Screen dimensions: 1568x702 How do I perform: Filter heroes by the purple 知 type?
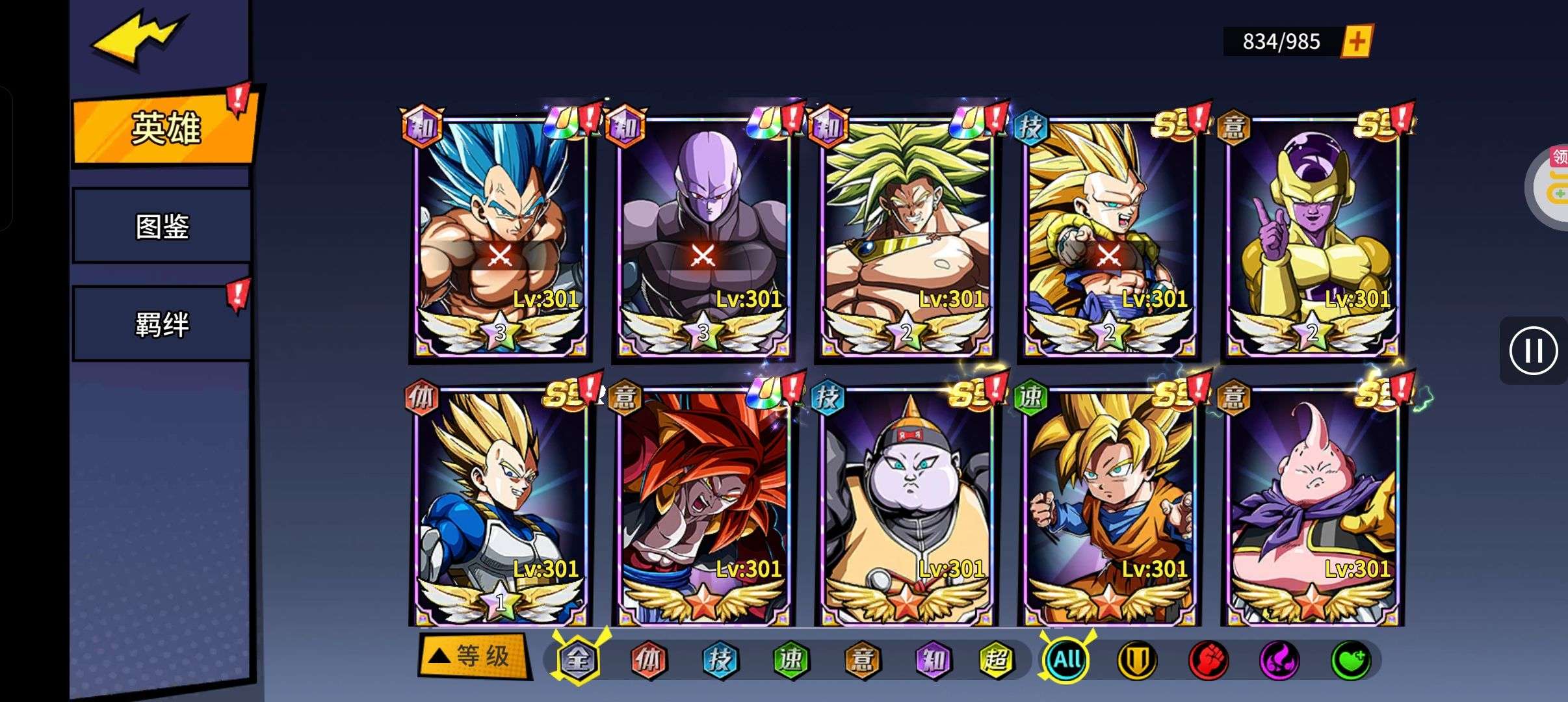[933, 660]
